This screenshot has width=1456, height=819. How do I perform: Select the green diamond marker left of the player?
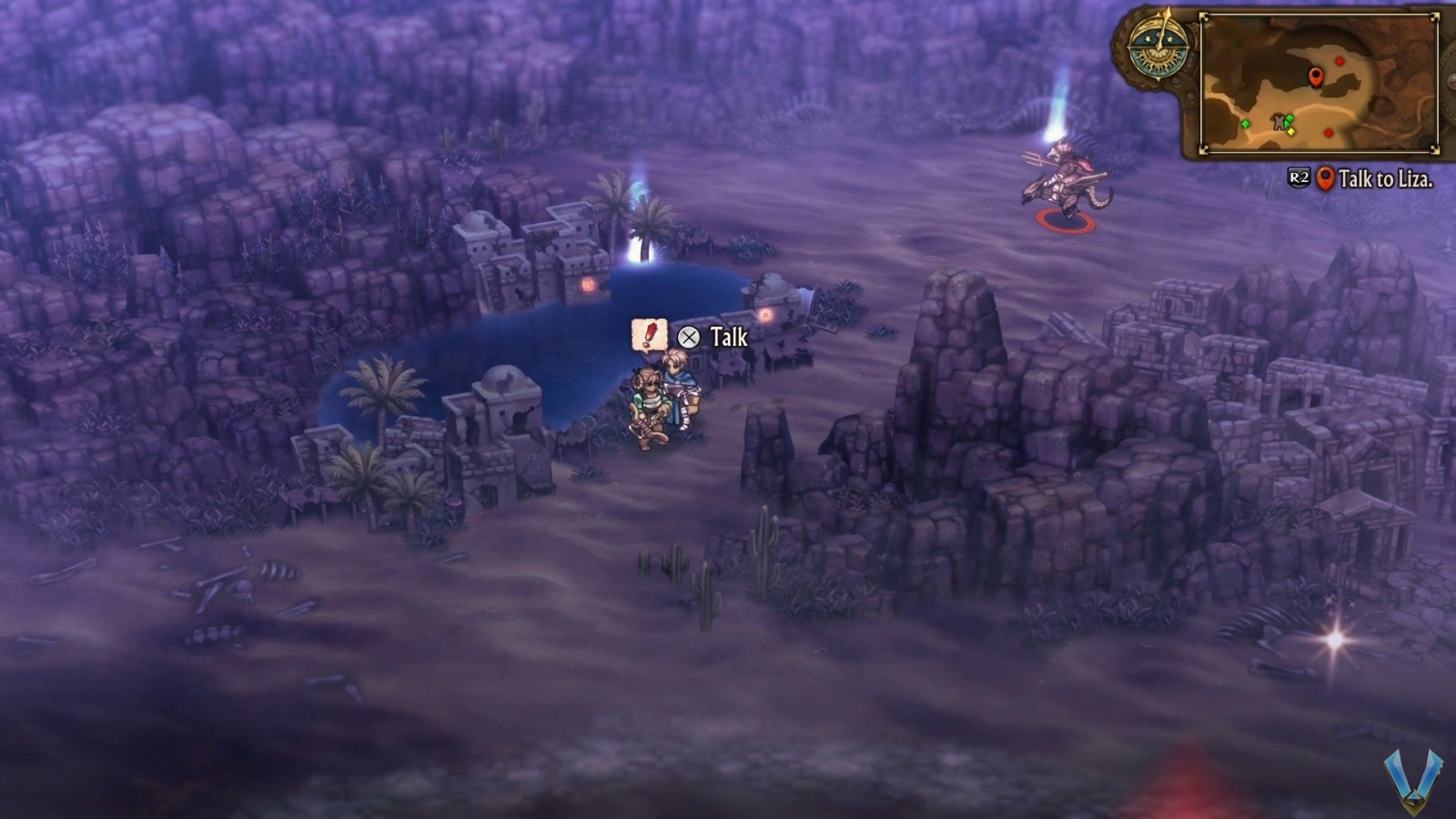[1246, 124]
